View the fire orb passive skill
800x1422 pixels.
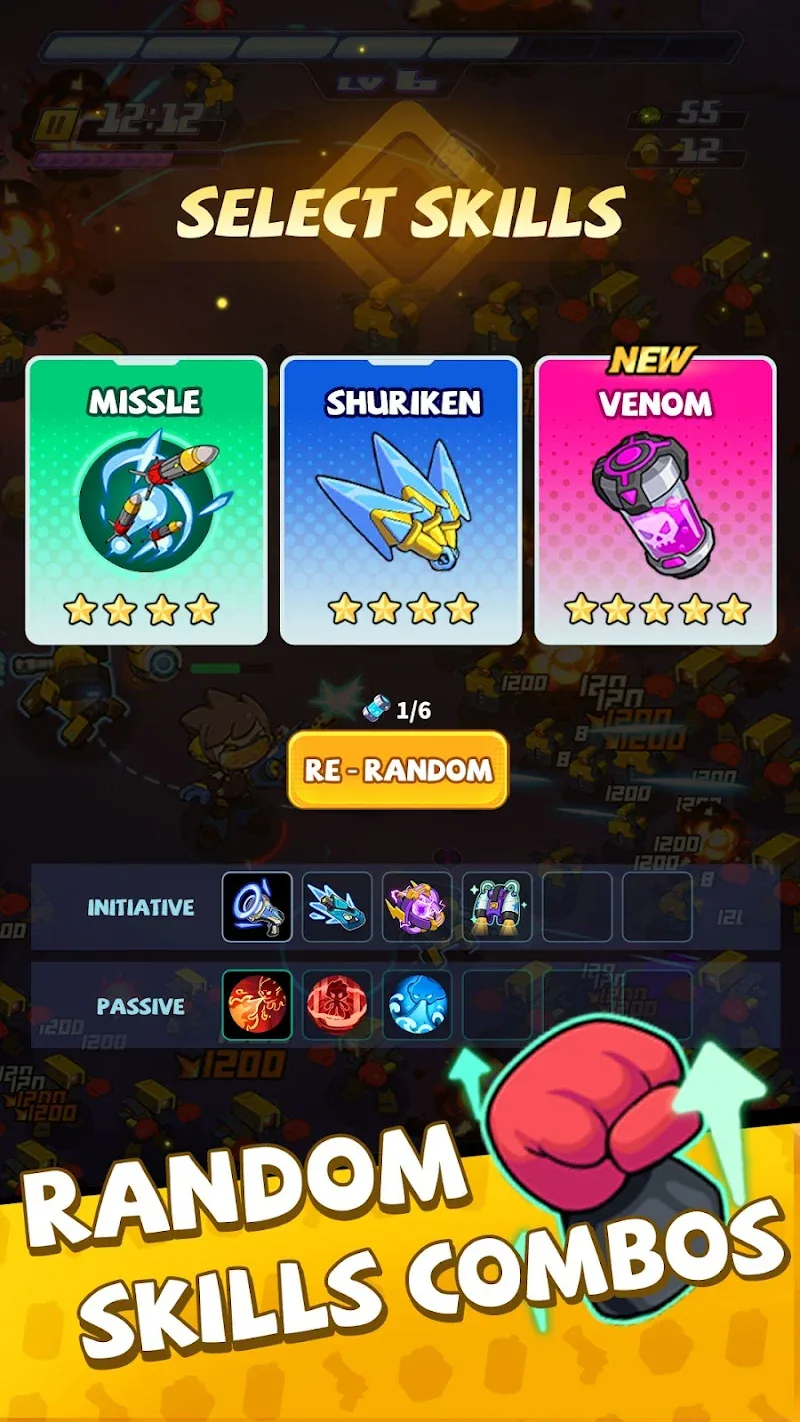coord(257,1005)
